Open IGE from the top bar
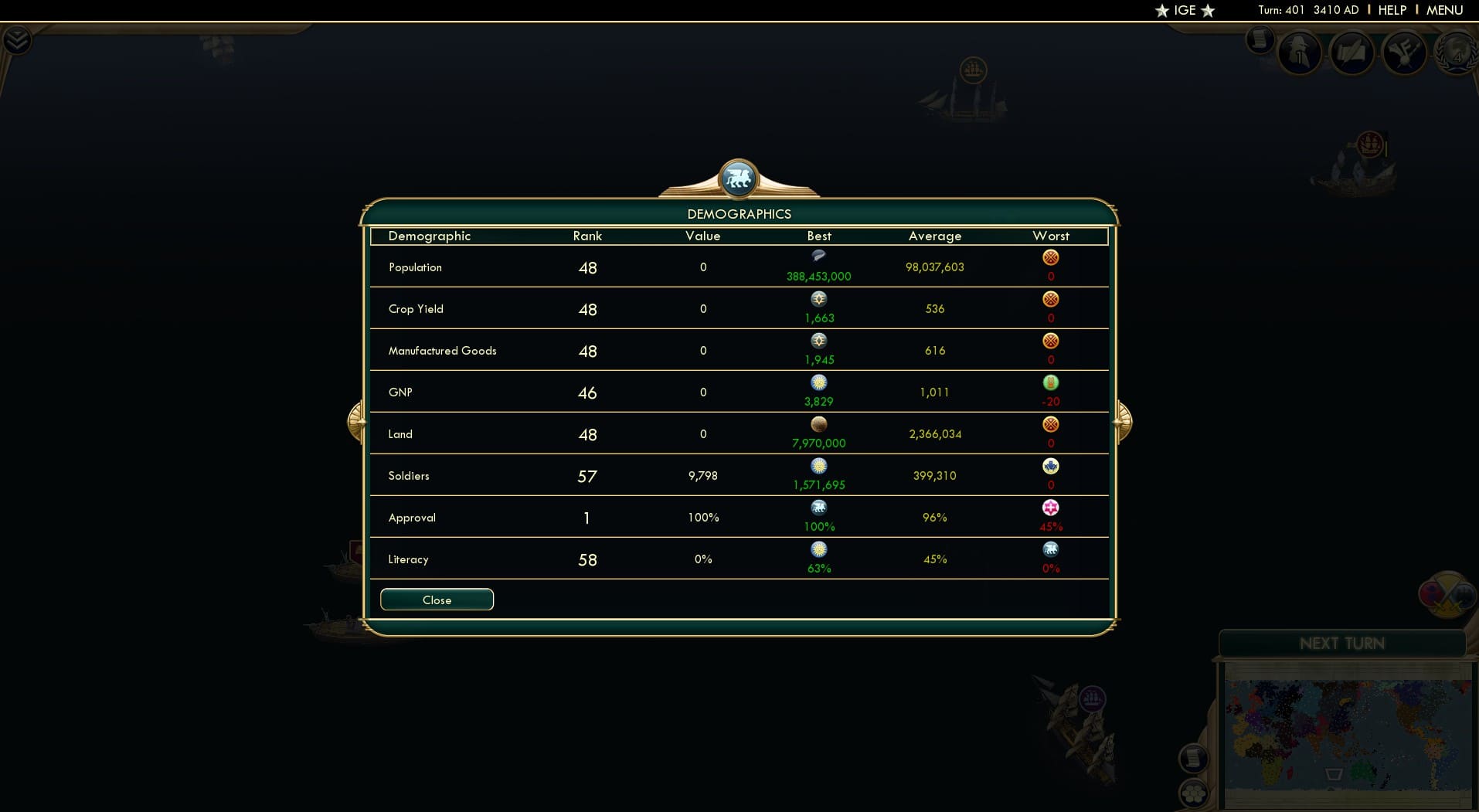The image size is (1479, 812). (1184, 11)
